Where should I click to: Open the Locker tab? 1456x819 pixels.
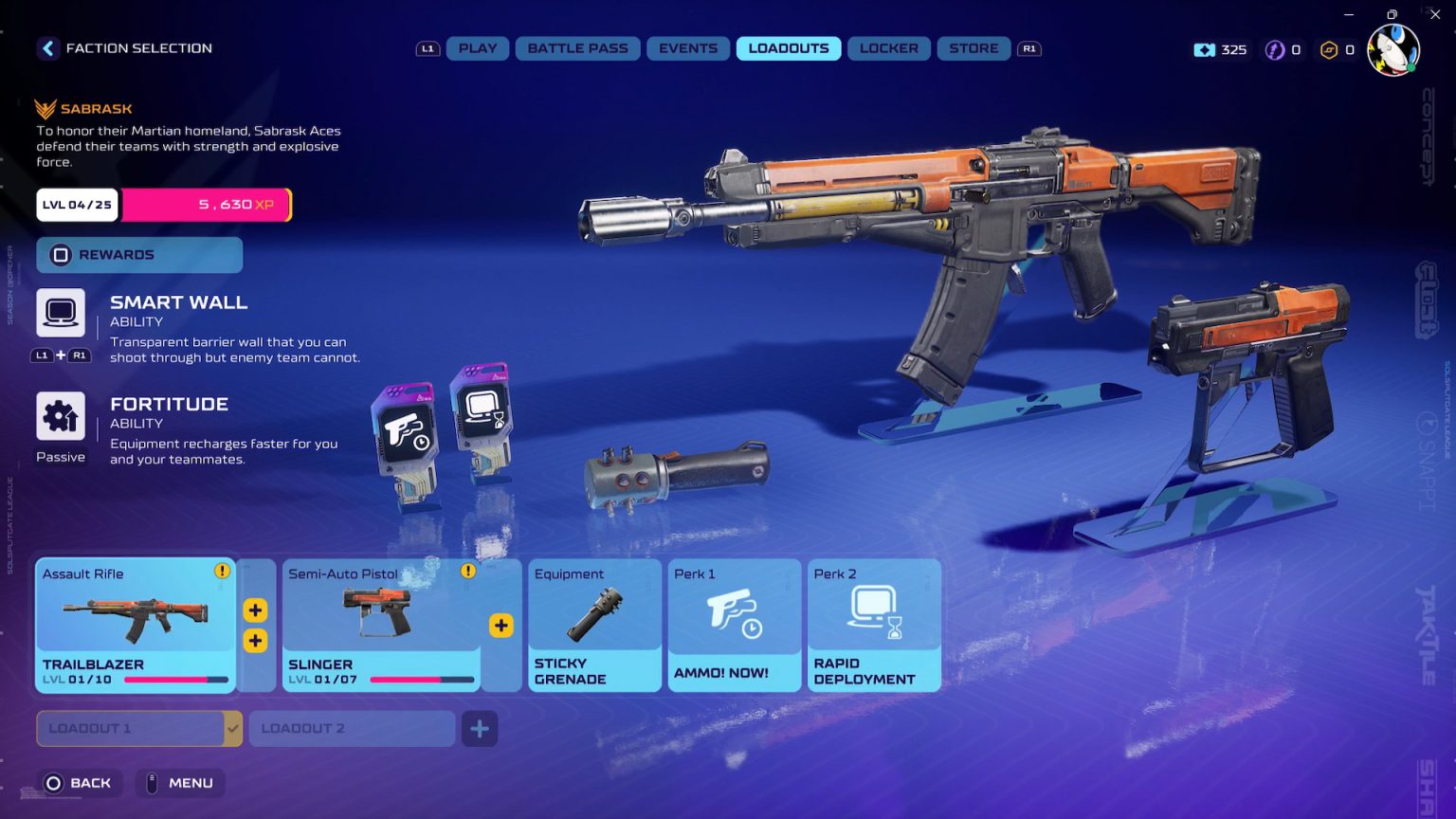888,48
